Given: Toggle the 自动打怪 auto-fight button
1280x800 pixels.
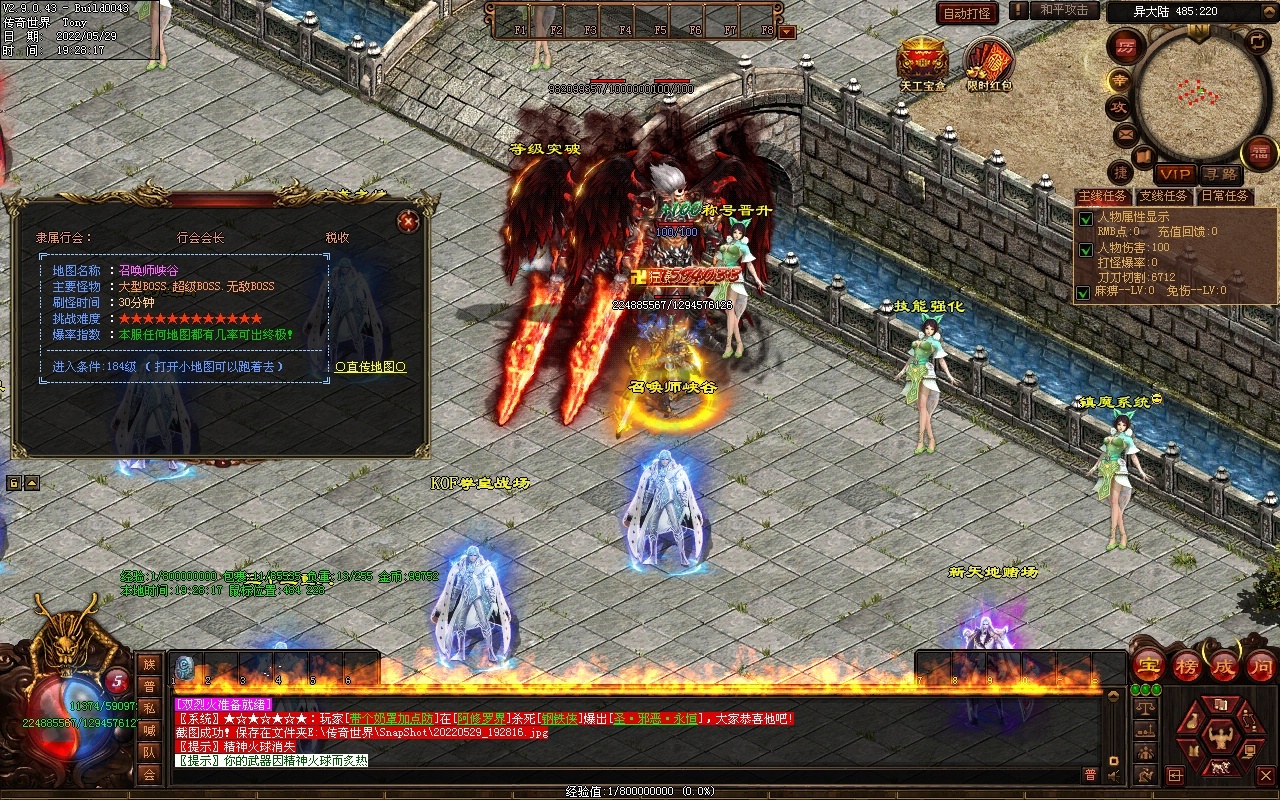Looking at the screenshot, I should (967, 13).
